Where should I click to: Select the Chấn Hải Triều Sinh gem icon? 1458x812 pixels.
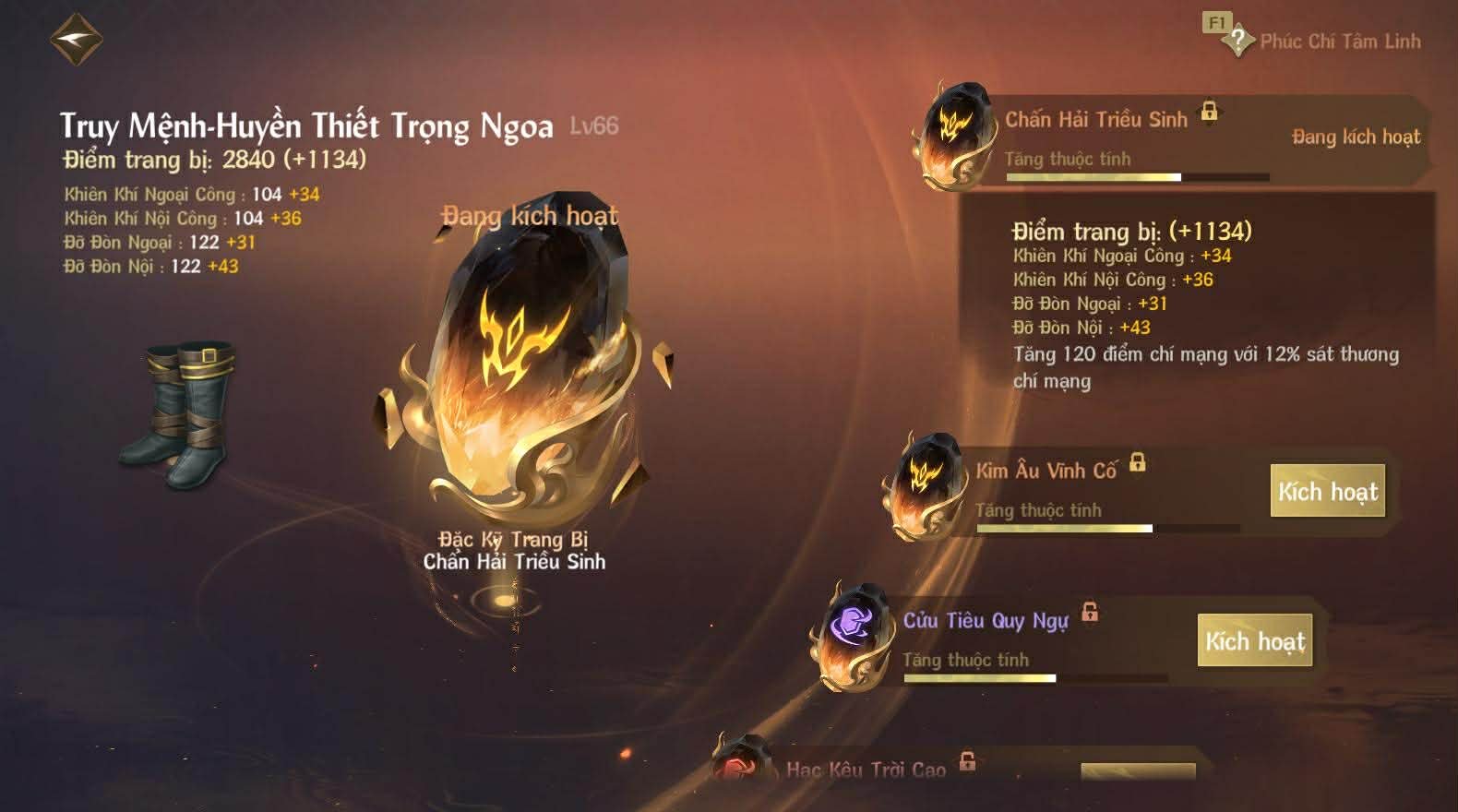click(x=955, y=138)
